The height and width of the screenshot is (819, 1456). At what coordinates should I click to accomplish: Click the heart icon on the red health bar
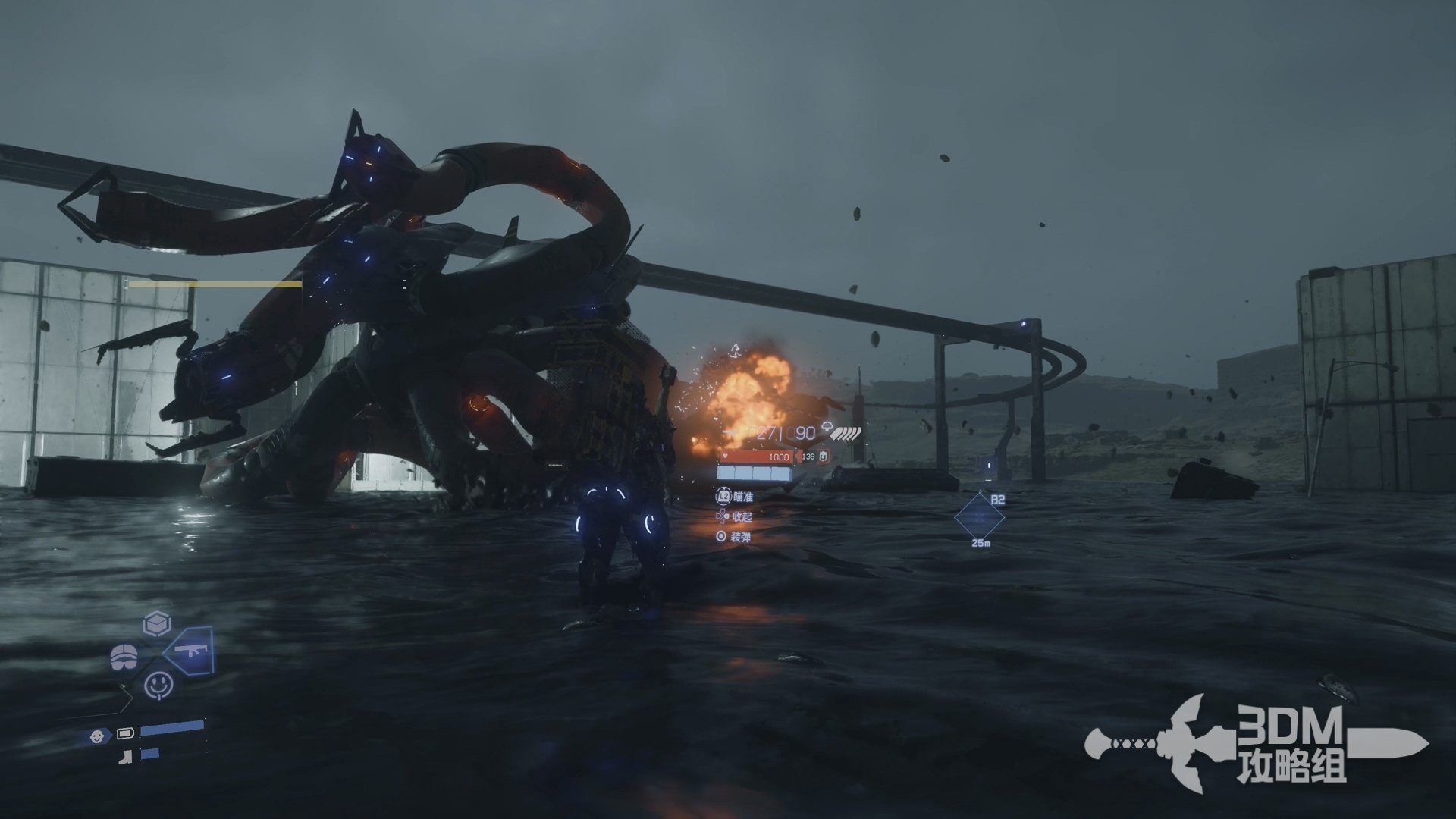tap(725, 456)
